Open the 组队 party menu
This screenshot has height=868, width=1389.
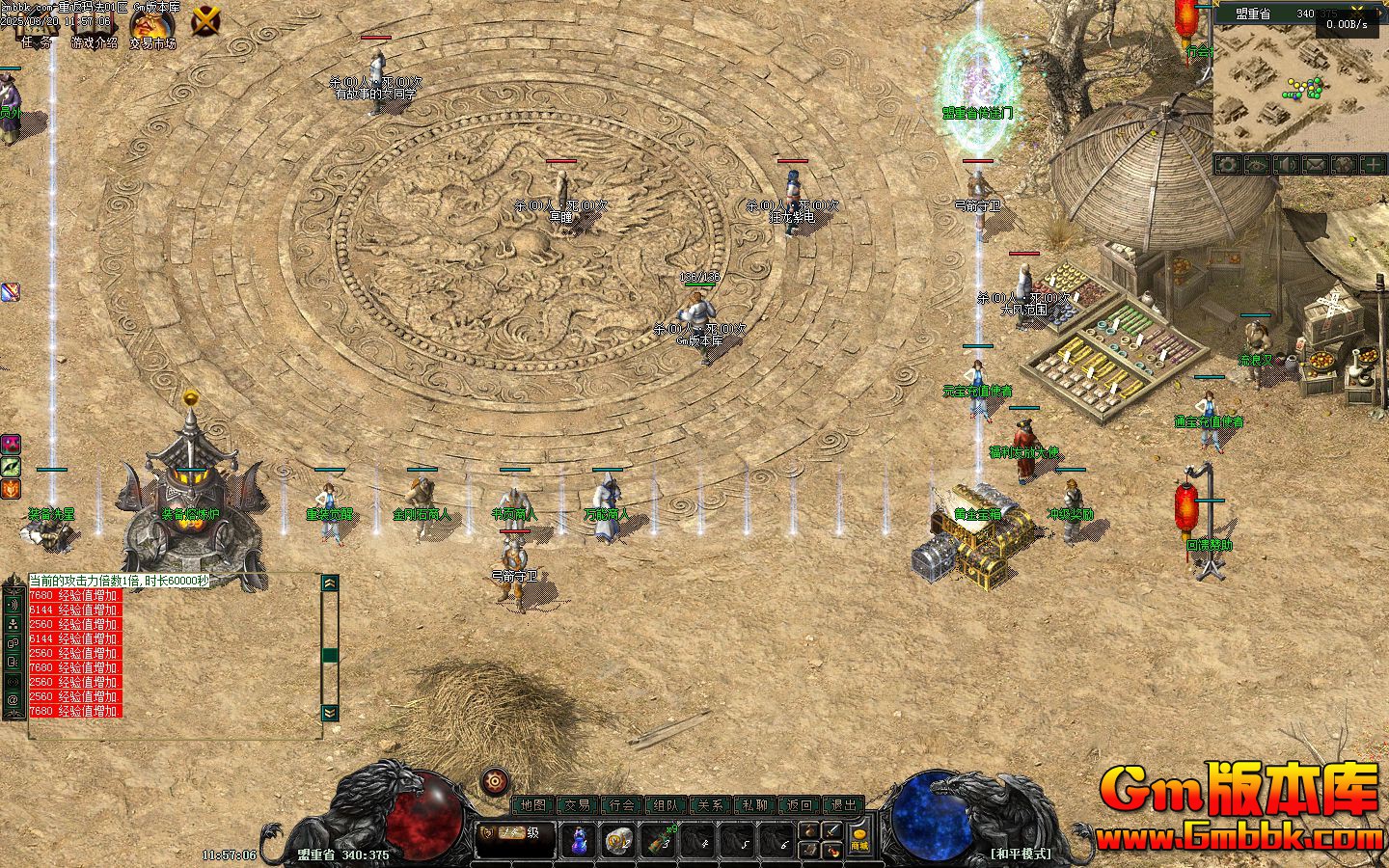coord(667,804)
